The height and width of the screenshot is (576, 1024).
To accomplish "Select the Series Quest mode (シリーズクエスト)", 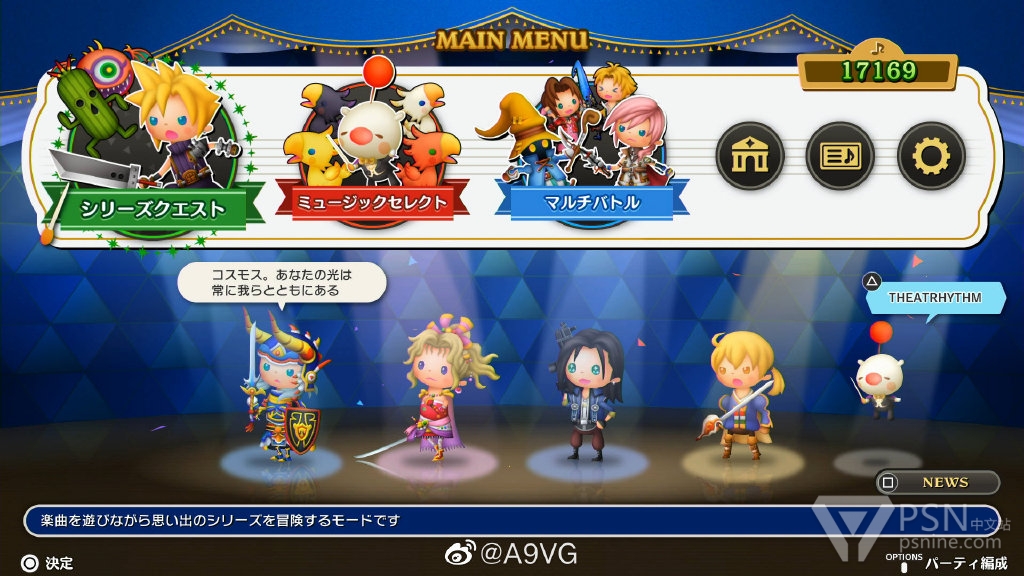I will 150,207.
